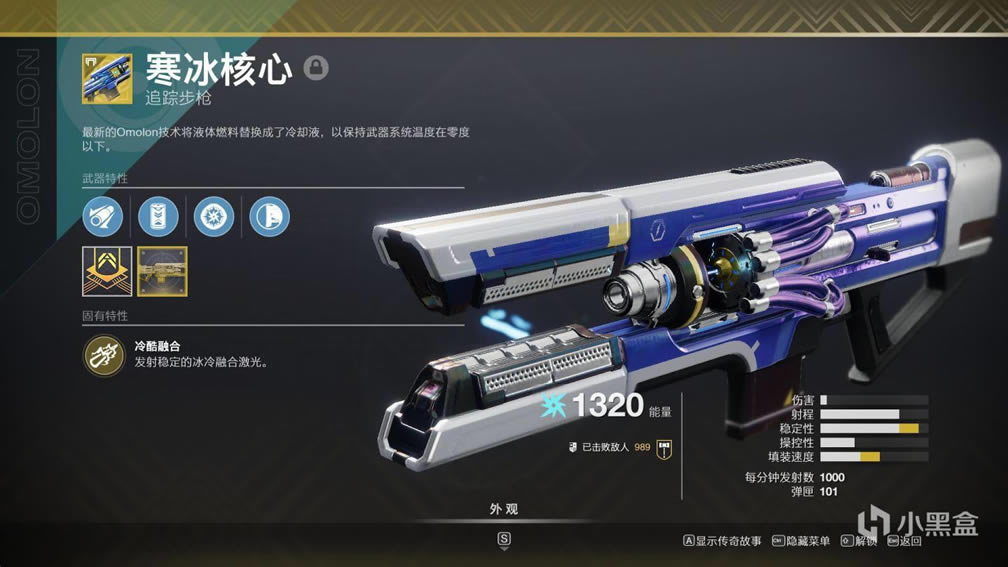Choose the snowflake burst trait perk

pyautogui.click(x=214, y=216)
